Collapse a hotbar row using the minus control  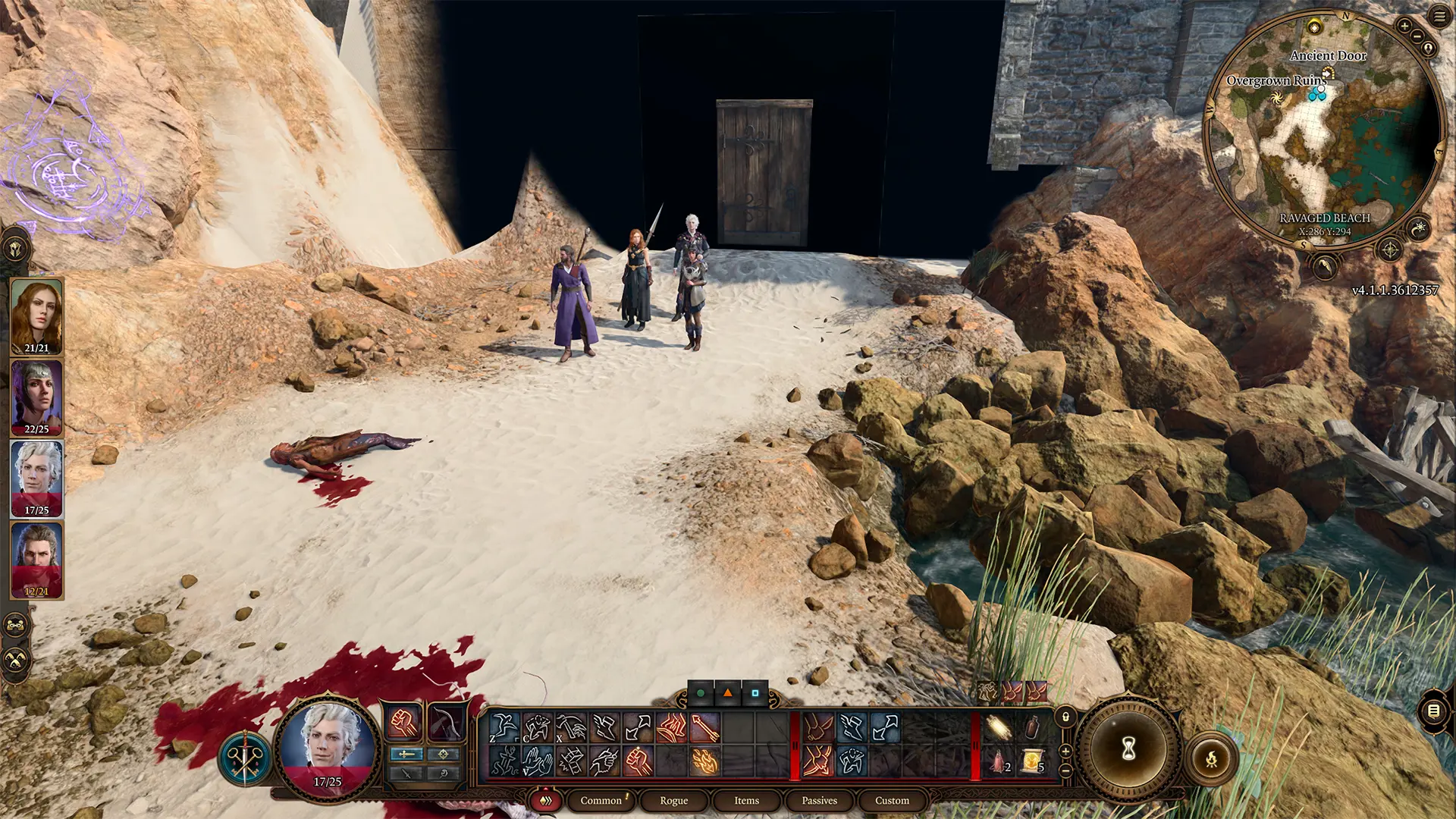click(x=1066, y=769)
